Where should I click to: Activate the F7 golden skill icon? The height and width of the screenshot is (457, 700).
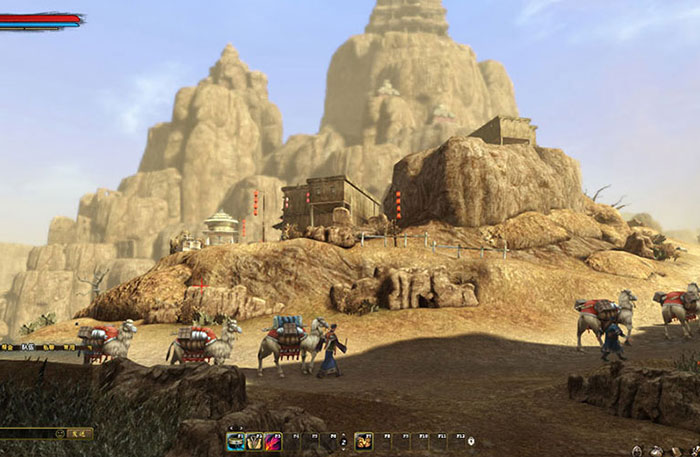tap(364, 442)
